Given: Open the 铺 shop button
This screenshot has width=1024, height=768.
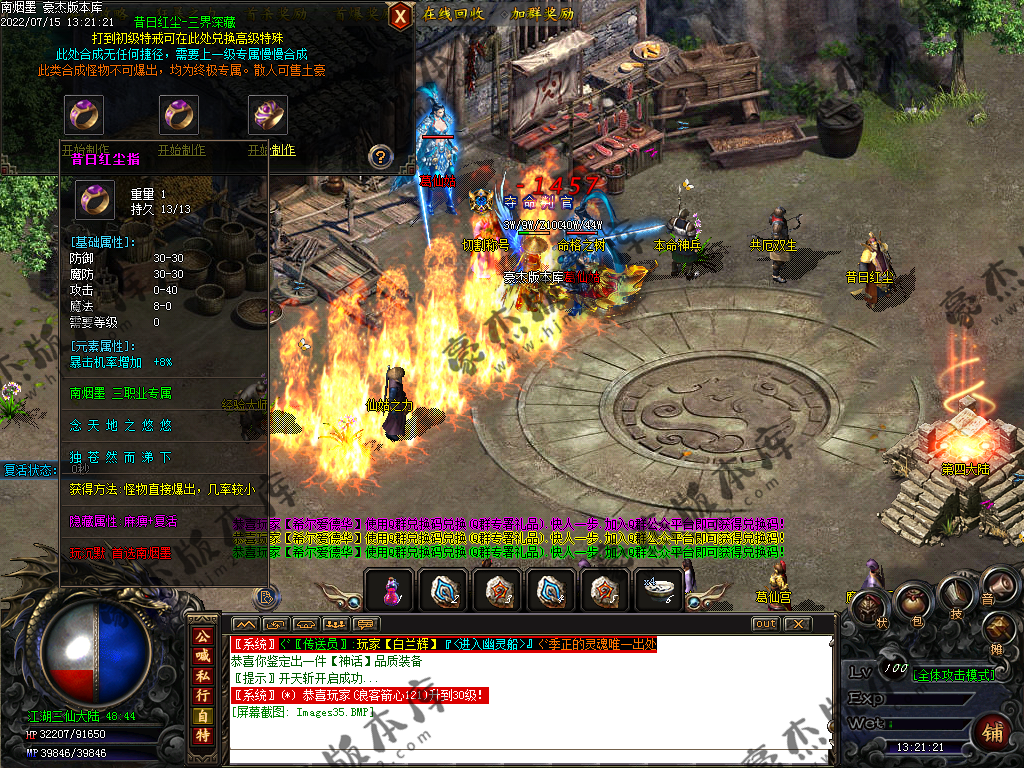Looking at the screenshot, I should click(x=991, y=729).
